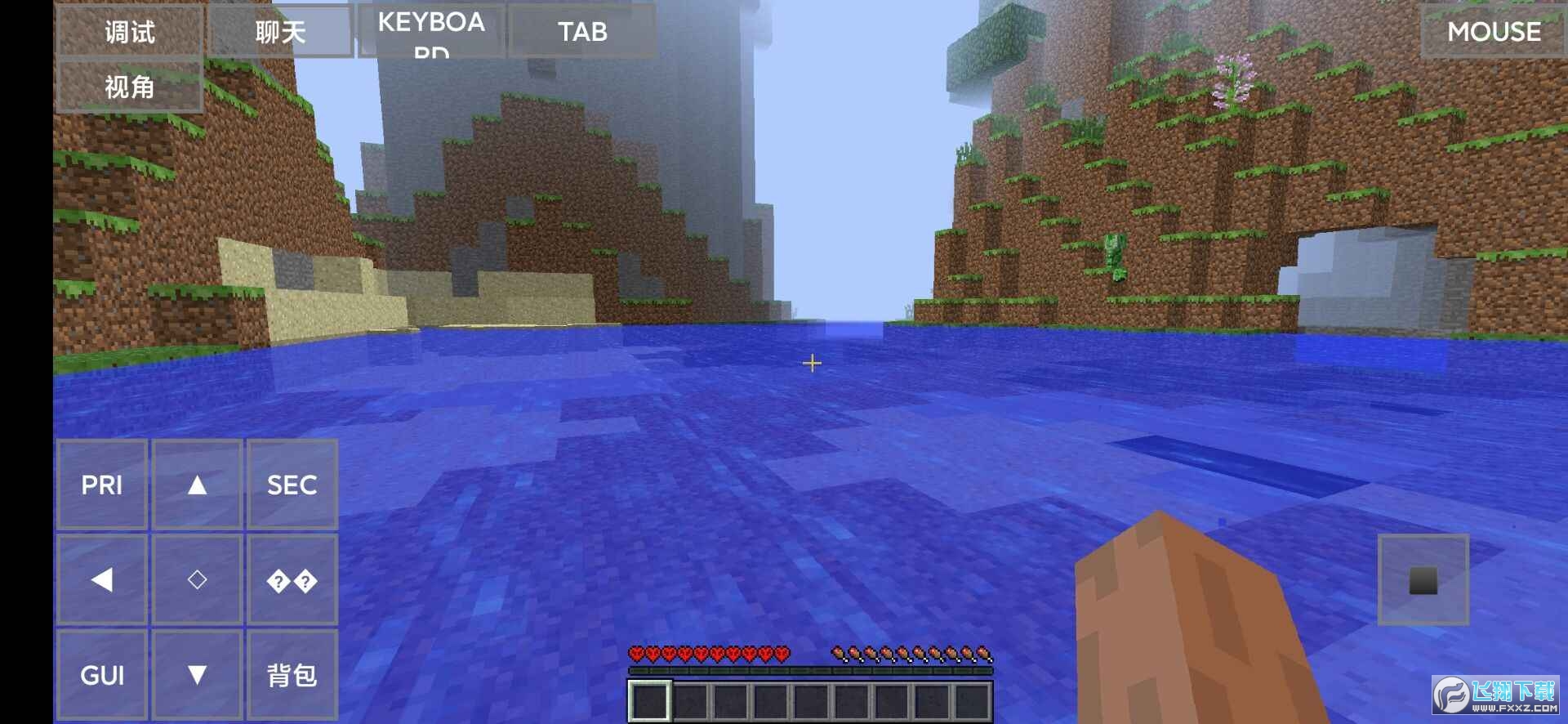Tap the hollow diamond center button
Viewport: 1568px width, 724px height.
(x=197, y=579)
